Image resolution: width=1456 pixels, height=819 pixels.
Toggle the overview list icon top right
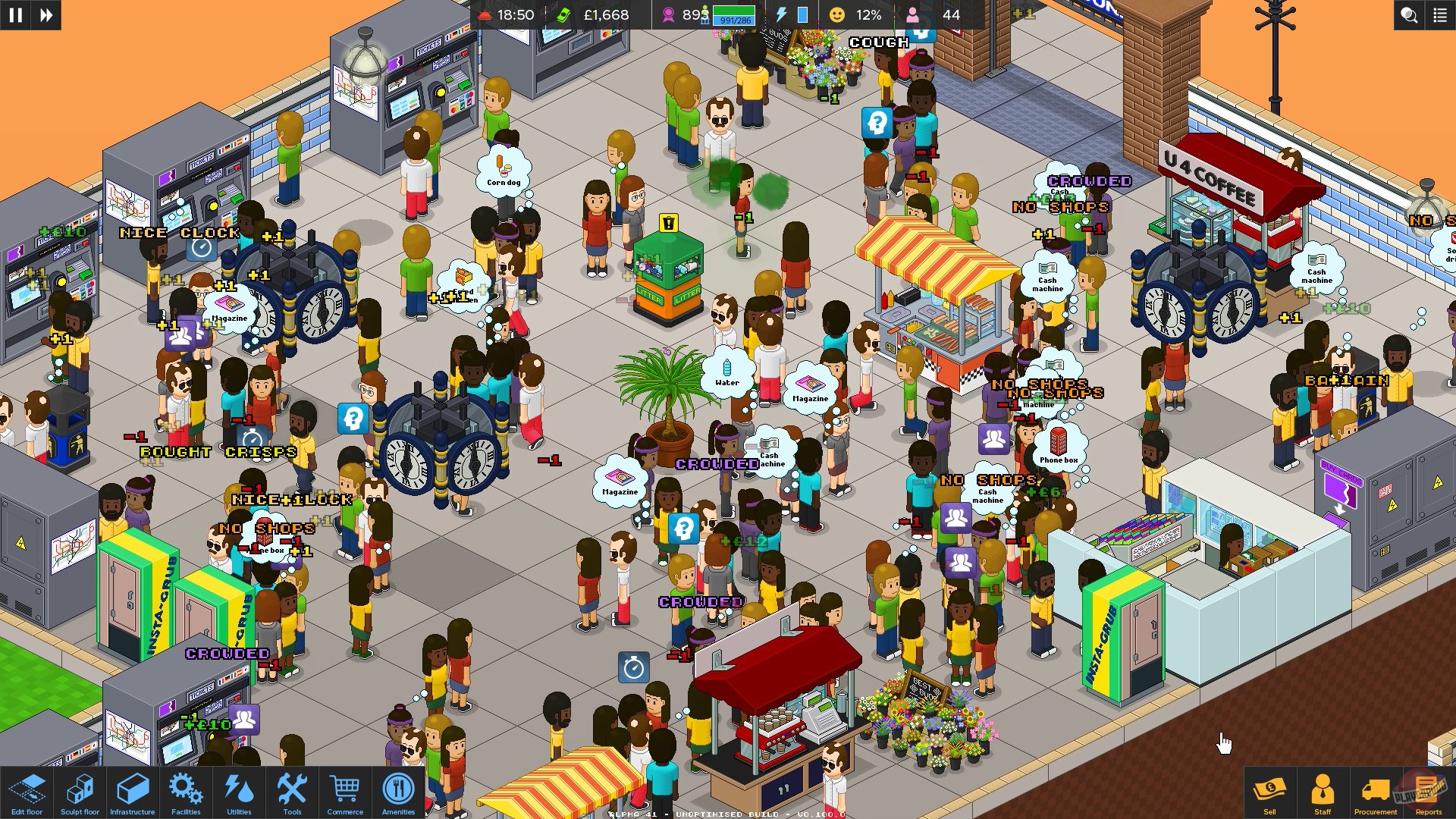[1439, 15]
